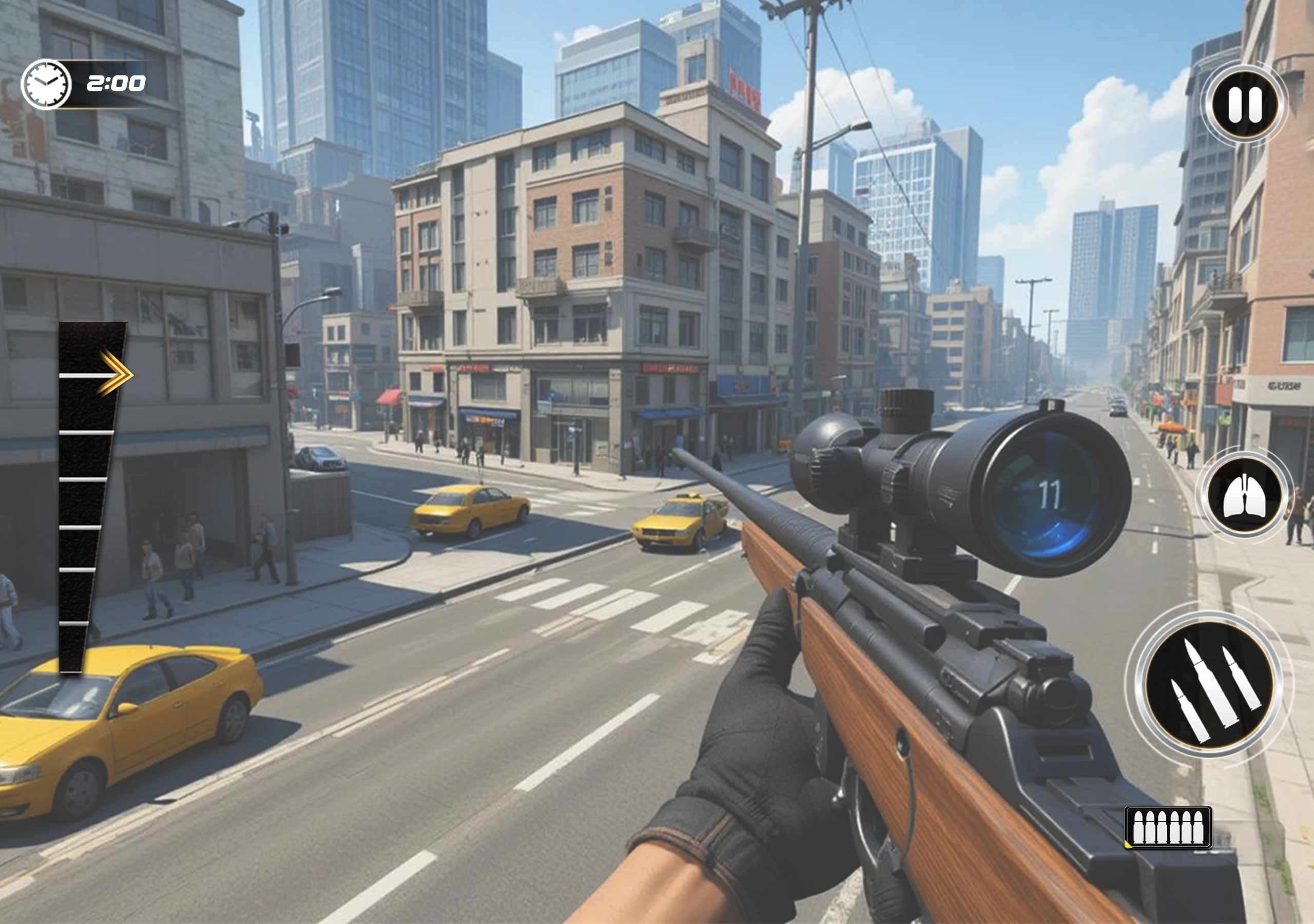Viewport: 1314px width, 924px height.
Task: Tap the lungs hold-breath button
Action: tap(1244, 496)
